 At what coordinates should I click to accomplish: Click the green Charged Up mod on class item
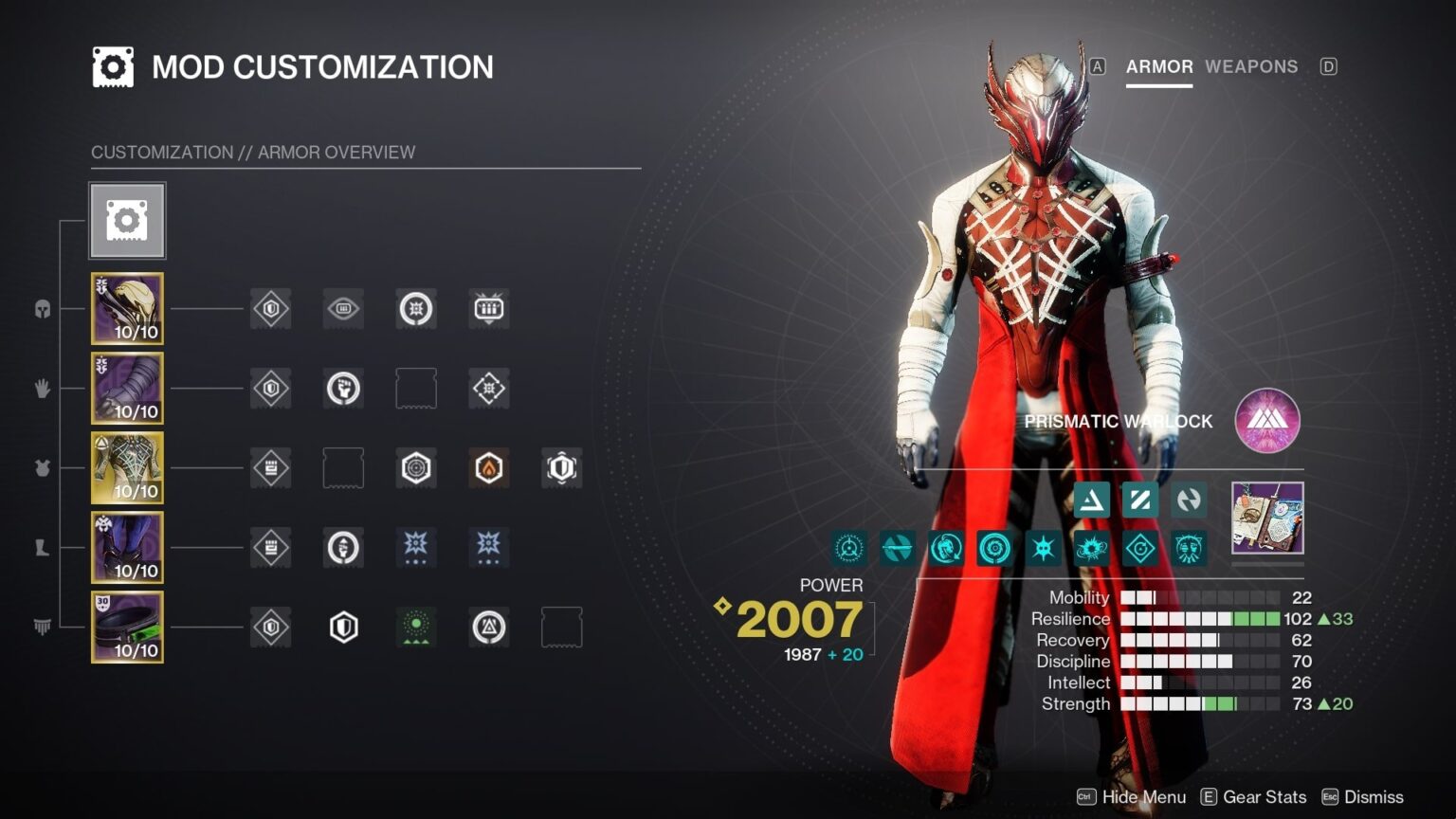coord(415,626)
